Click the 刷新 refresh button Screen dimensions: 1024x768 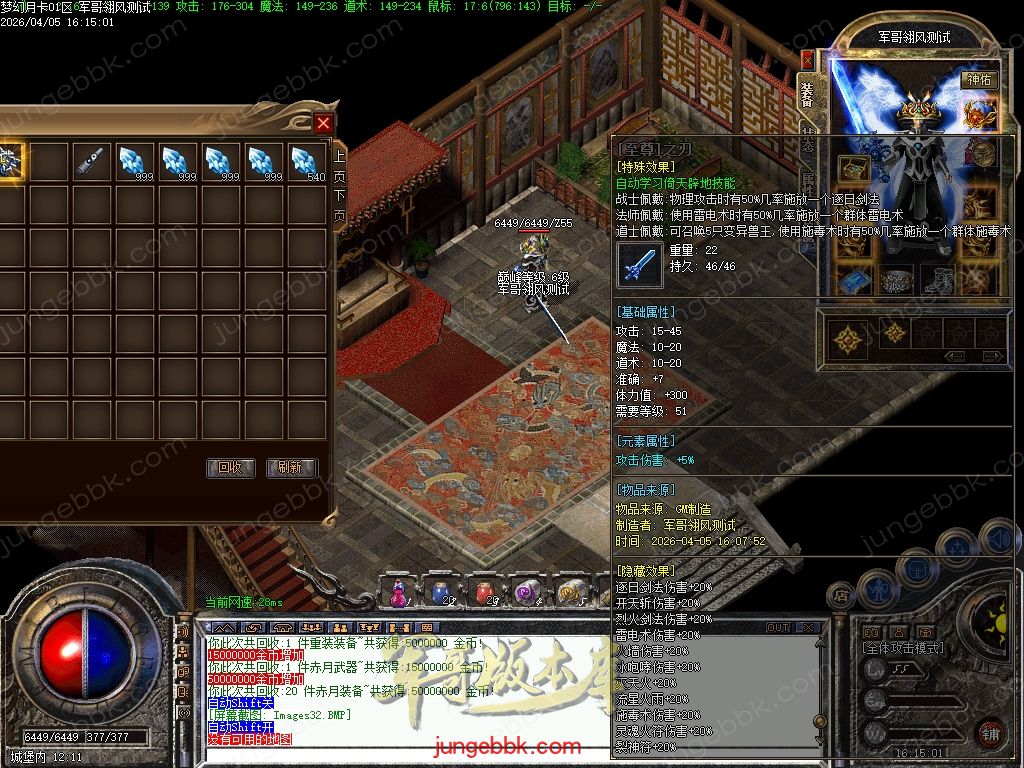291,468
